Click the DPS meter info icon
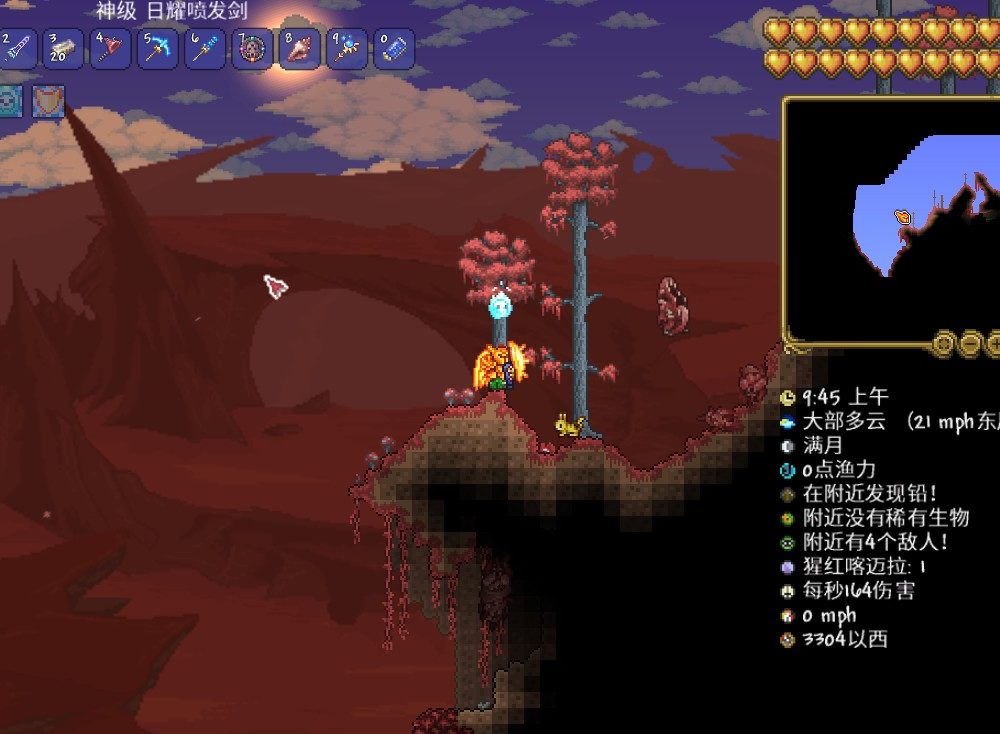Image resolution: width=1000 pixels, height=734 pixels. pyautogui.click(x=788, y=591)
